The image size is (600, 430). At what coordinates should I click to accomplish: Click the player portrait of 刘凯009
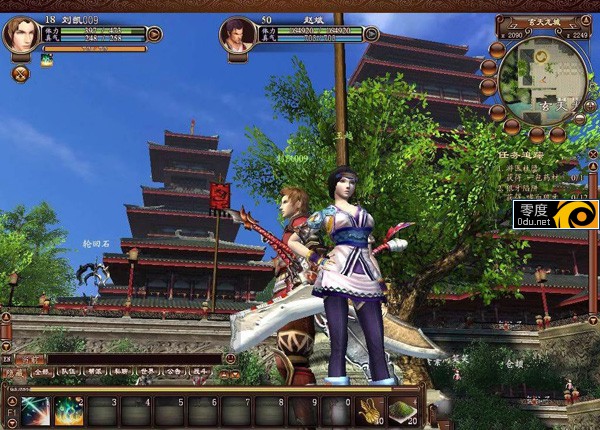(20, 35)
